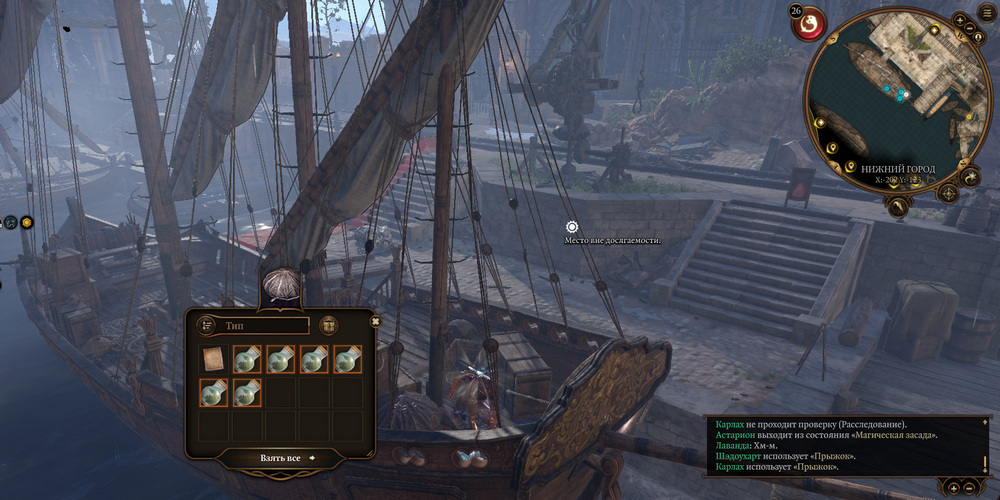Zoom in the minimap with plus button

[x=961, y=20]
